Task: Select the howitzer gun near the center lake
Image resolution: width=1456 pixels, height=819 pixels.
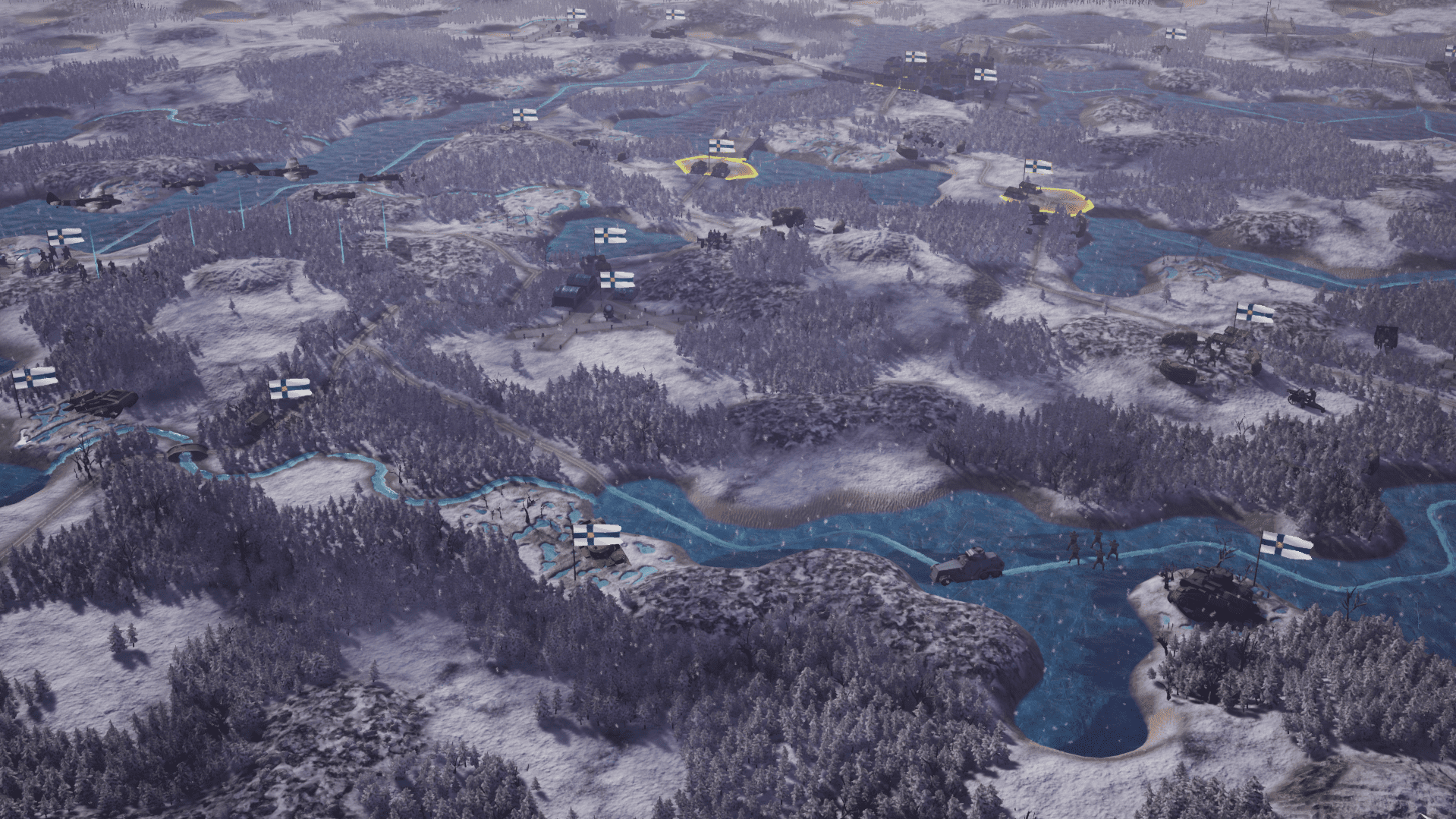Action: 712,238
